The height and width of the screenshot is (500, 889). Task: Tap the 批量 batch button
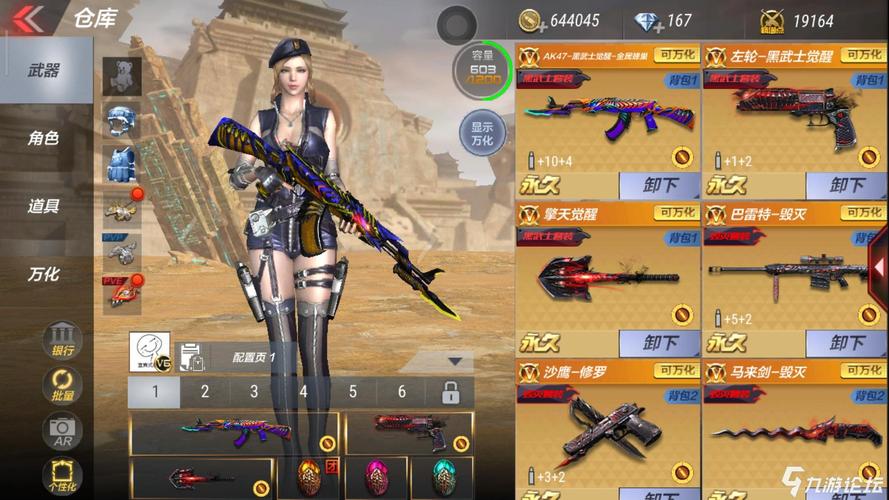point(62,385)
